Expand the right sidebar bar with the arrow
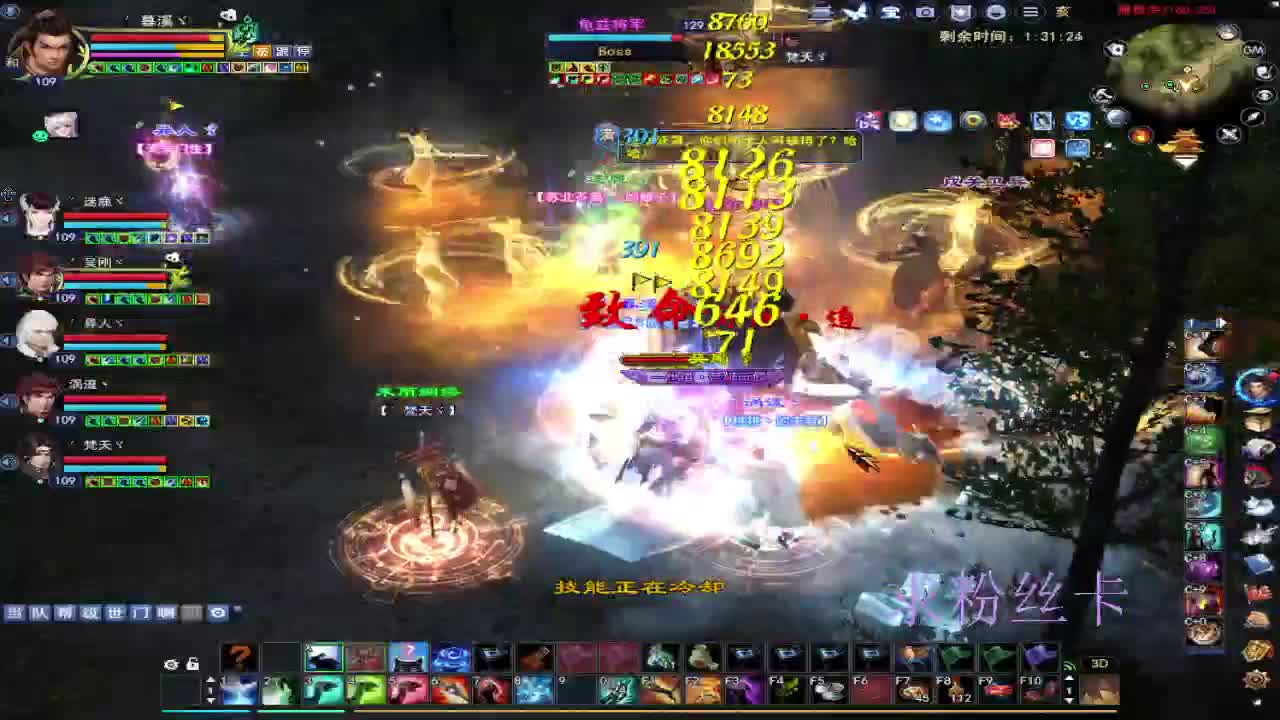Image resolution: width=1280 pixels, height=720 pixels. [1221, 322]
